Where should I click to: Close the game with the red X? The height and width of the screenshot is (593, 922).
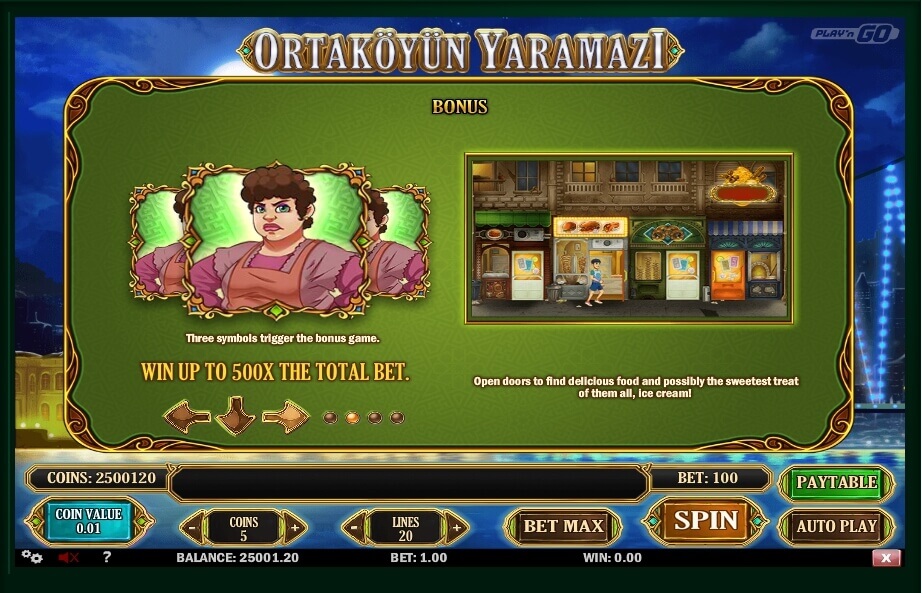(x=886, y=558)
